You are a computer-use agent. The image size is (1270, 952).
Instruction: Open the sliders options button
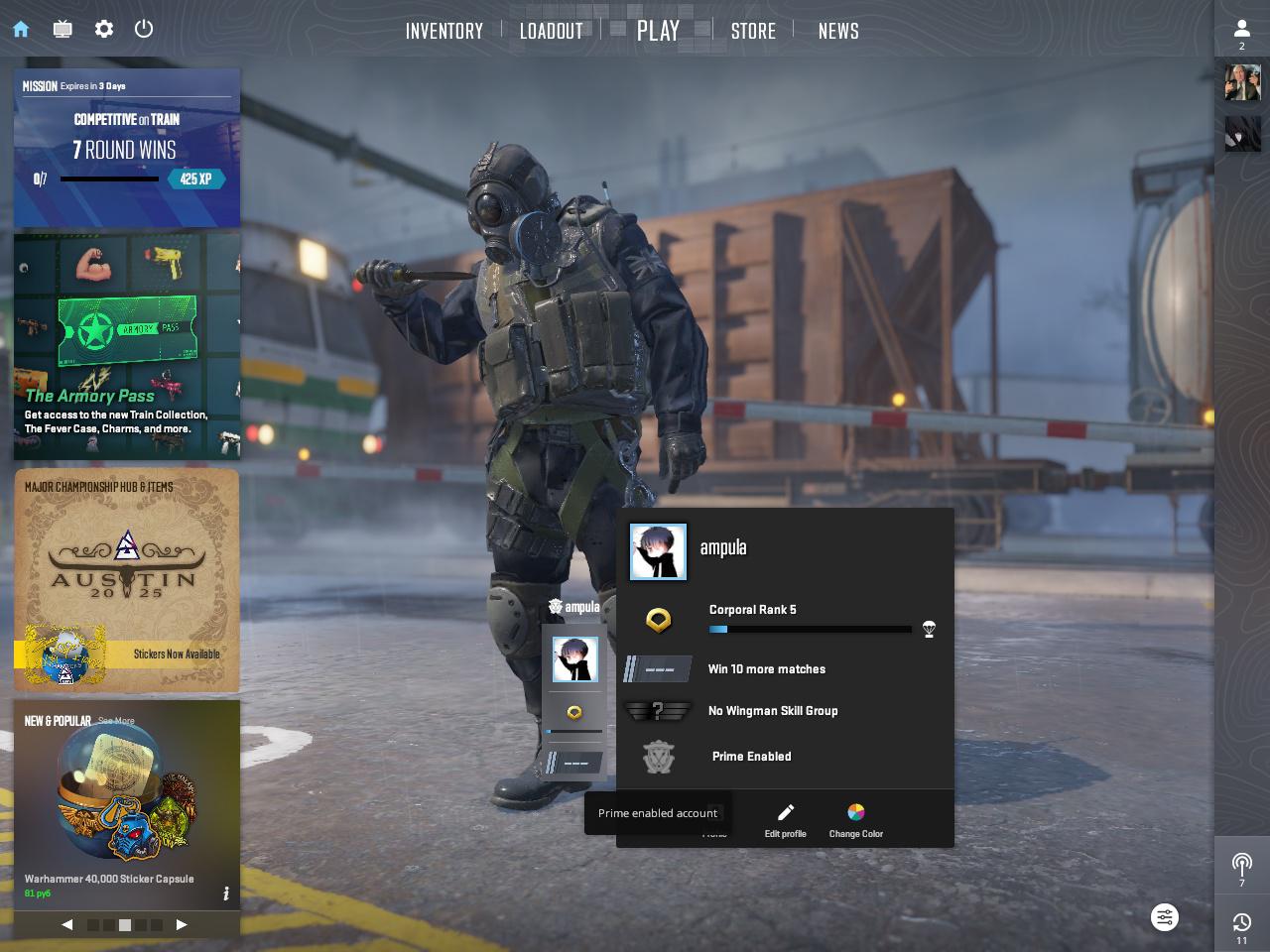pyautogui.click(x=1165, y=917)
